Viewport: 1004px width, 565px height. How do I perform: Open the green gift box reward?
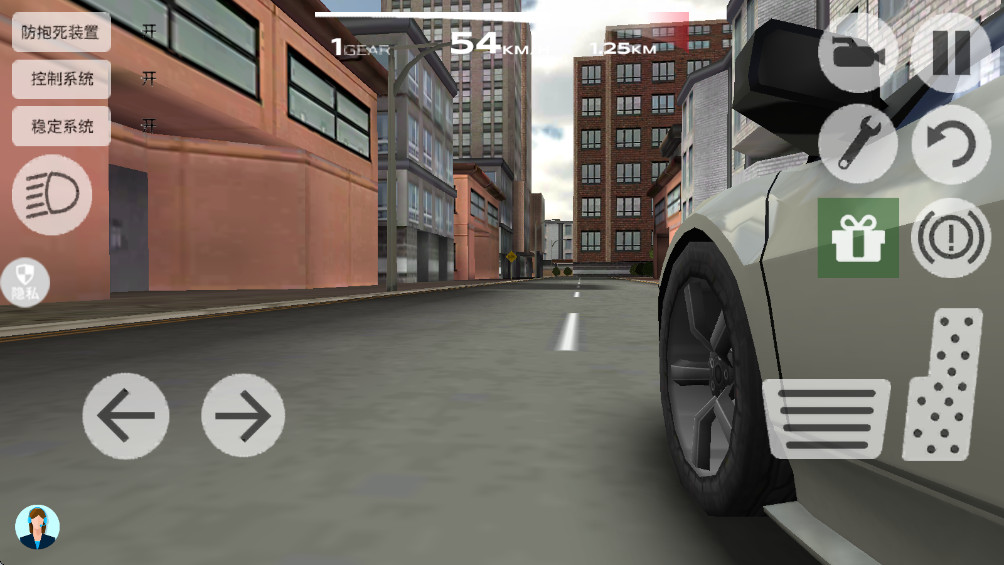(858, 238)
